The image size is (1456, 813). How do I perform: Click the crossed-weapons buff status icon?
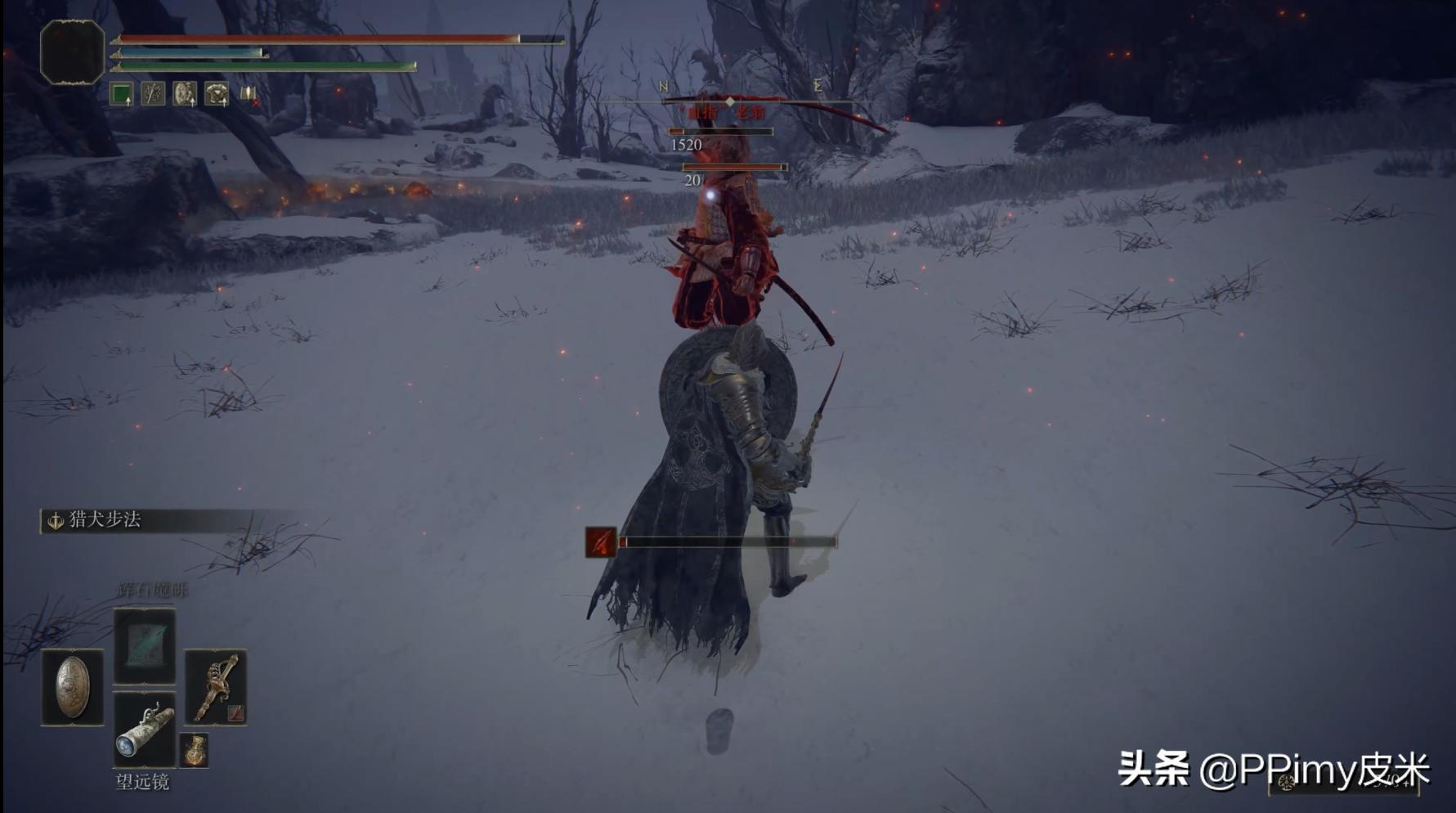click(x=152, y=94)
